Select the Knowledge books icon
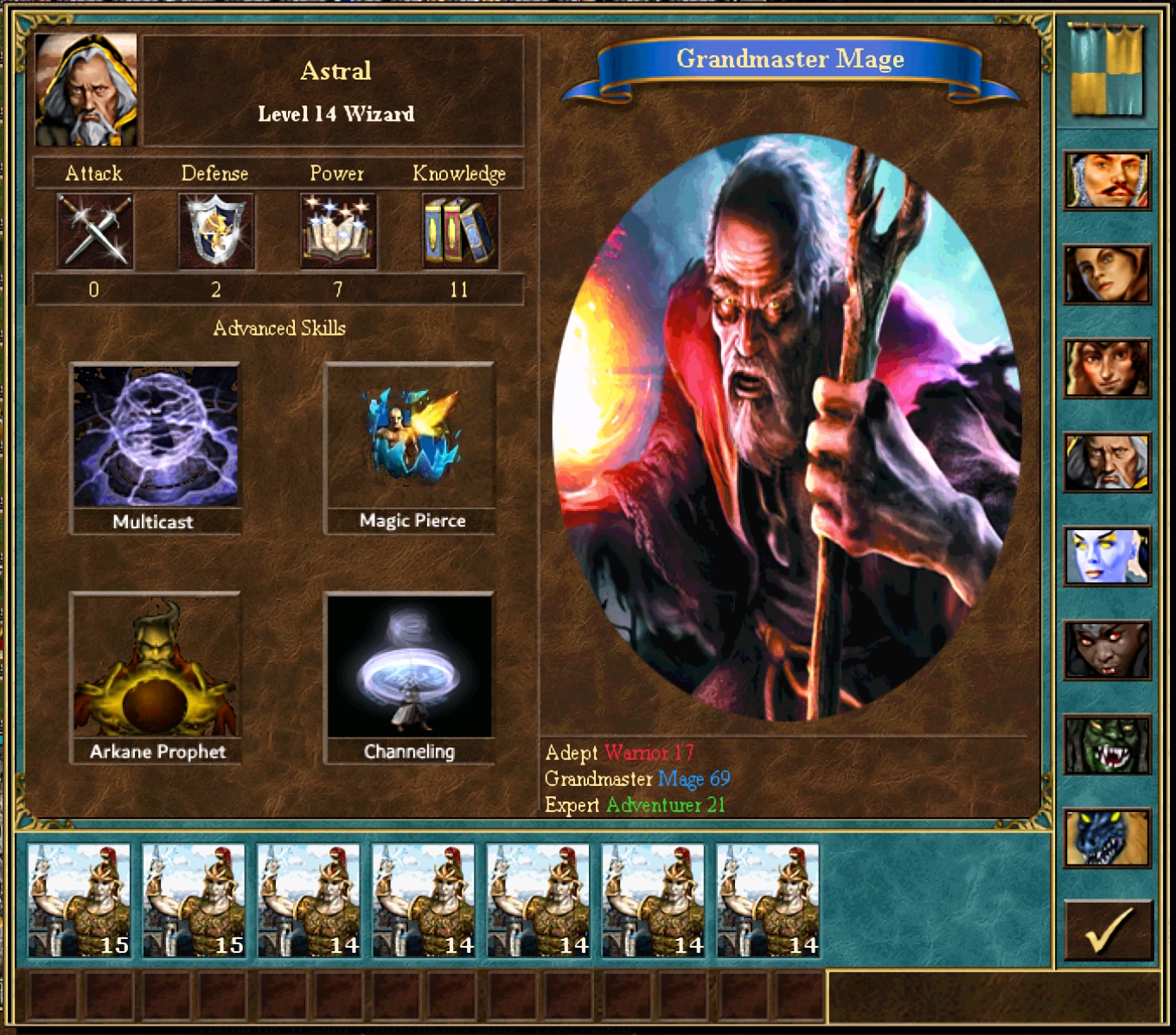1176x1035 pixels. pyautogui.click(x=460, y=229)
